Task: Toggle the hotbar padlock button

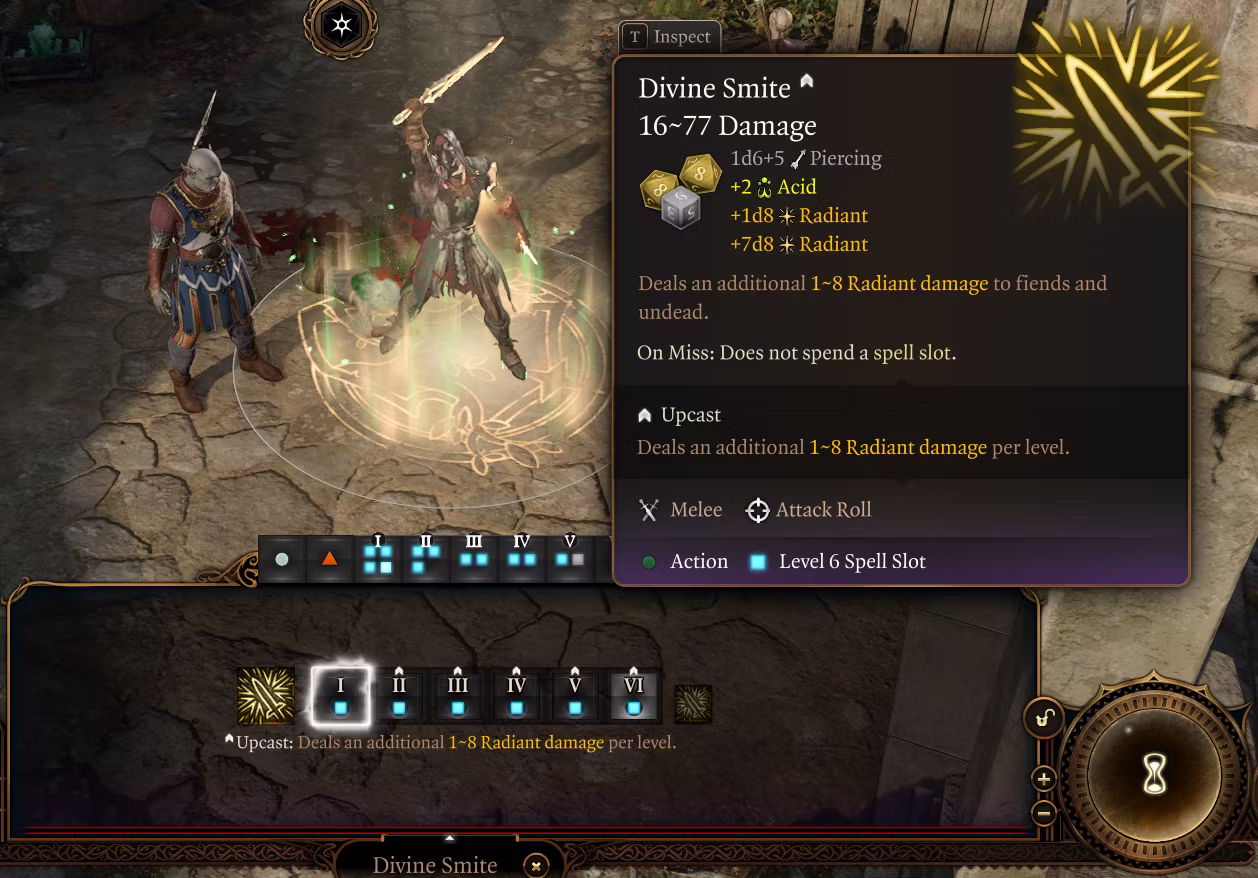Action: click(1043, 718)
